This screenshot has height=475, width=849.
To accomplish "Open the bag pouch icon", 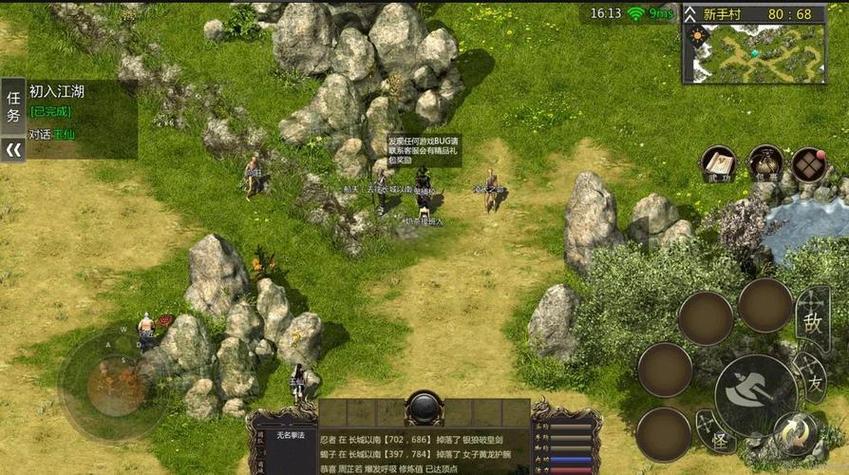I will pos(765,164).
